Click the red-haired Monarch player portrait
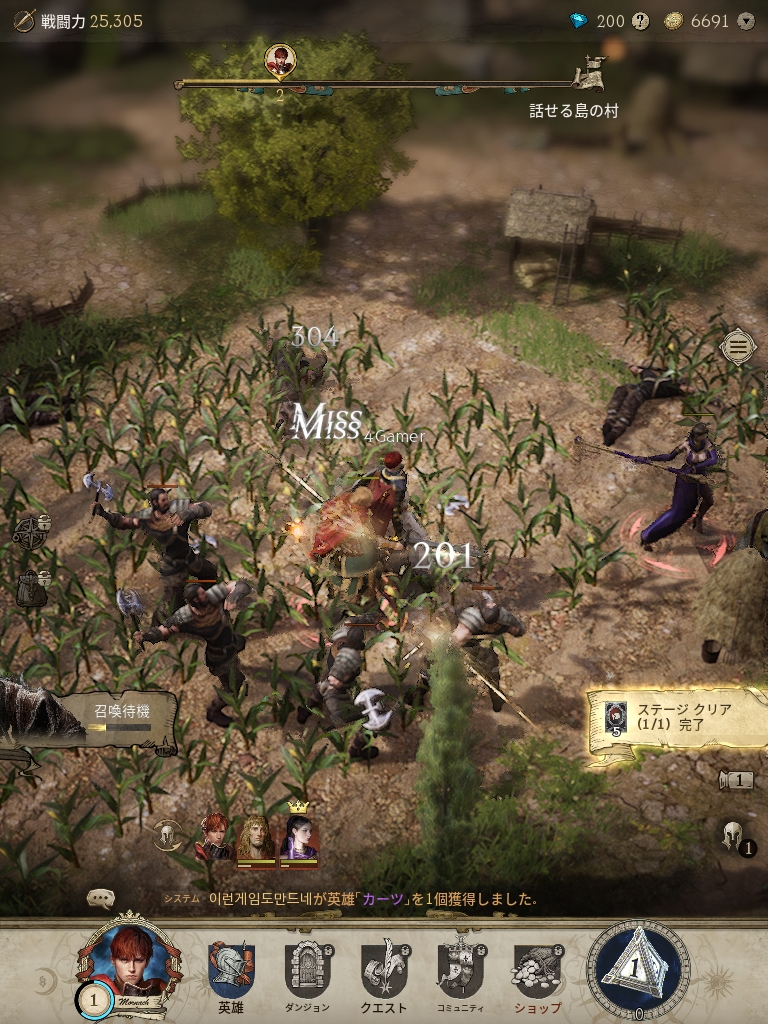This screenshot has height=1024, width=768. click(130, 962)
